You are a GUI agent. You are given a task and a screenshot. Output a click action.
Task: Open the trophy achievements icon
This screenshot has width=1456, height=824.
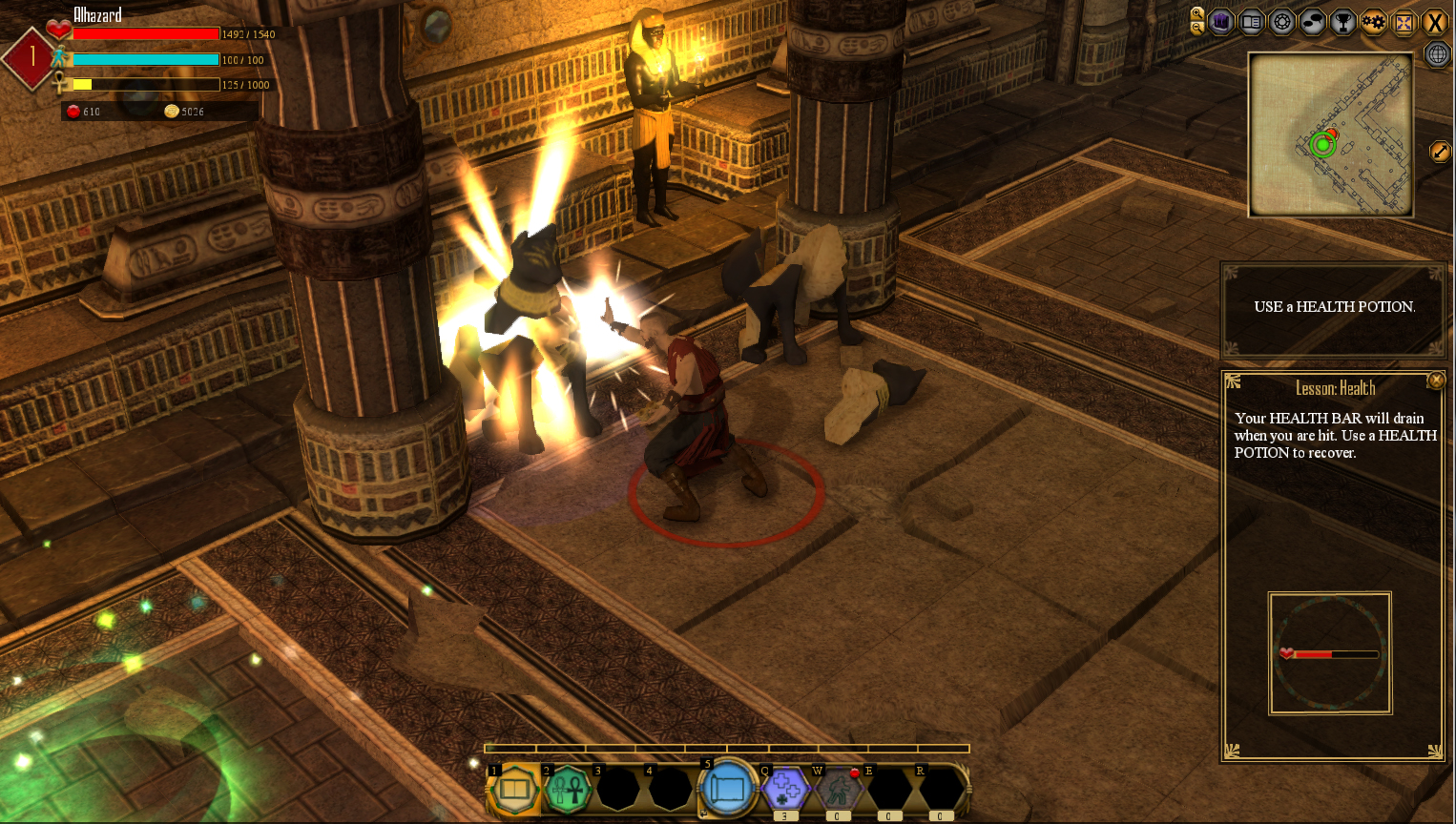click(x=1343, y=22)
